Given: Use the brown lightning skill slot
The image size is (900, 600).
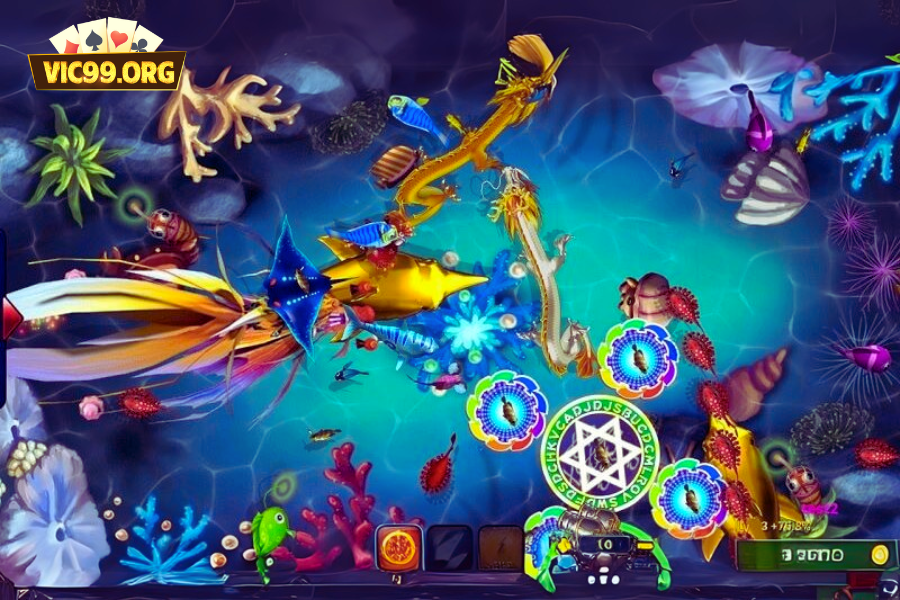Looking at the screenshot, I should coord(500,548).
